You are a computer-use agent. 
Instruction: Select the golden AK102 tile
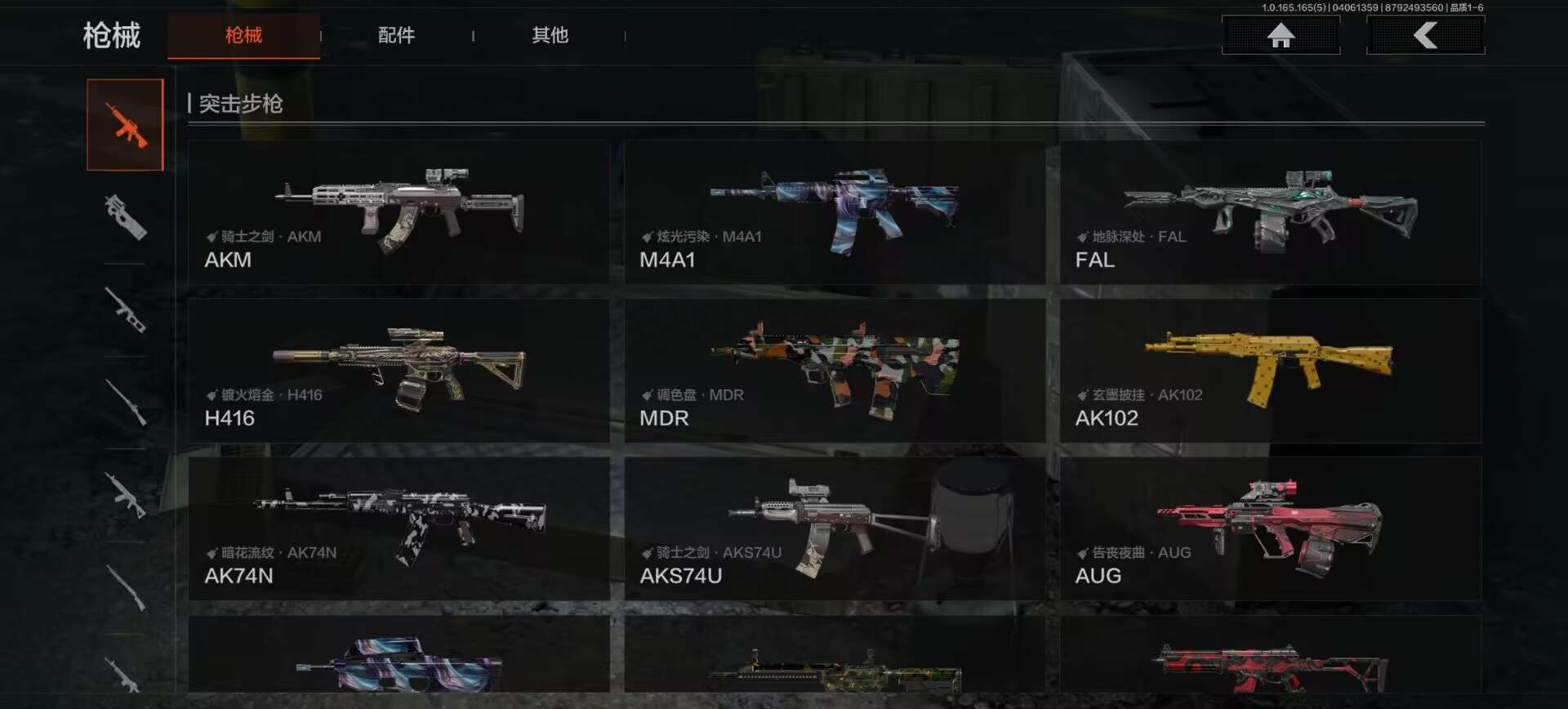1270,371
